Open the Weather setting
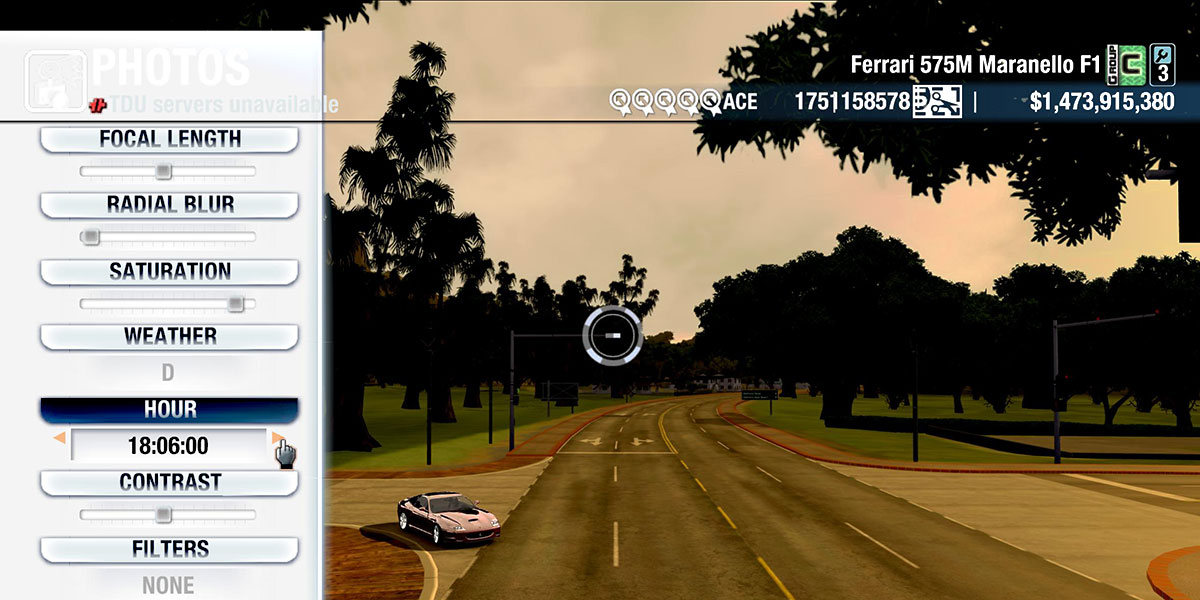Viewport: 1200px width, 600px height. (169, 336)
